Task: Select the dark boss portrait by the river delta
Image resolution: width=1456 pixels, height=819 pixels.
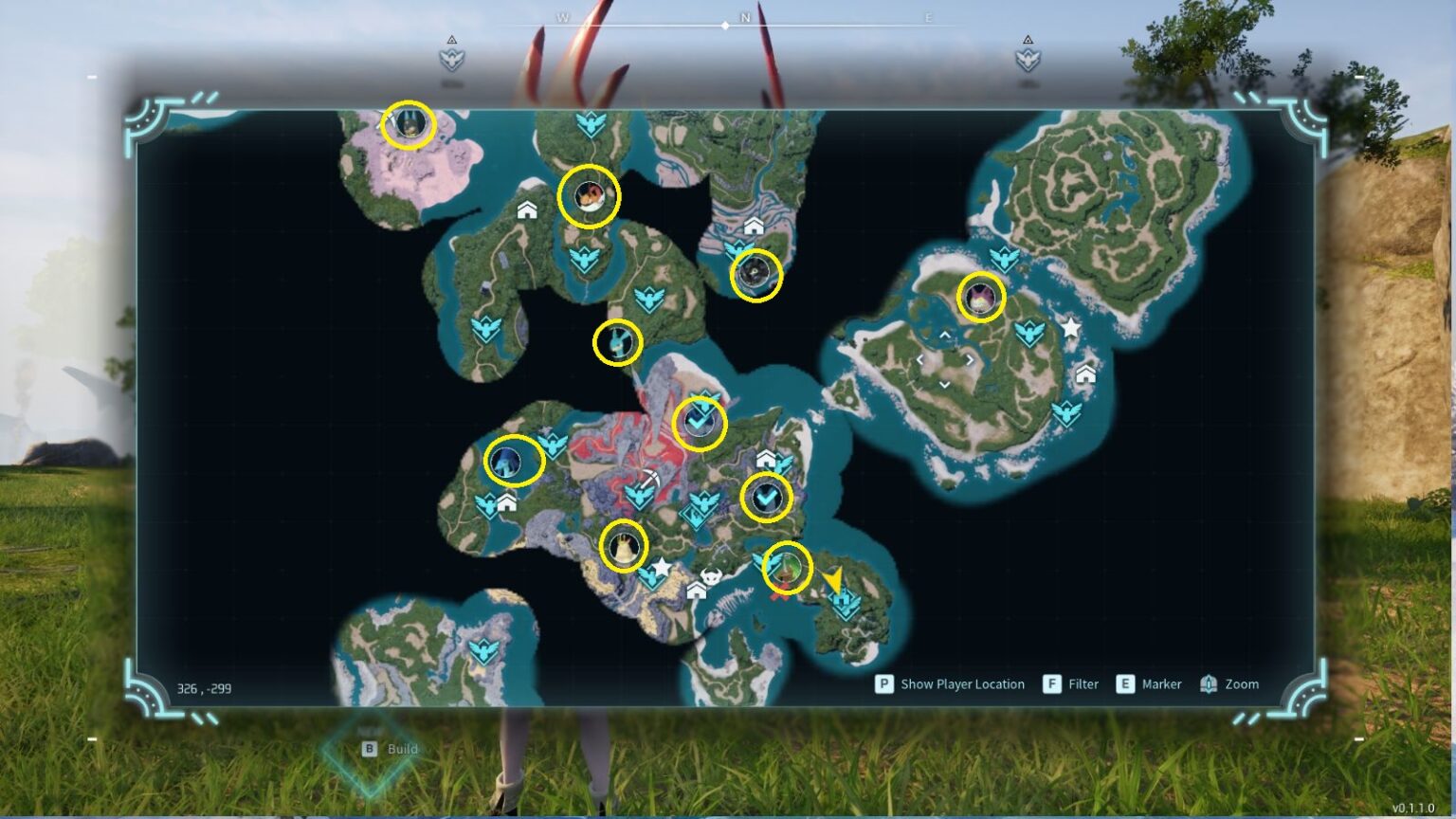Action: point(755,275)
